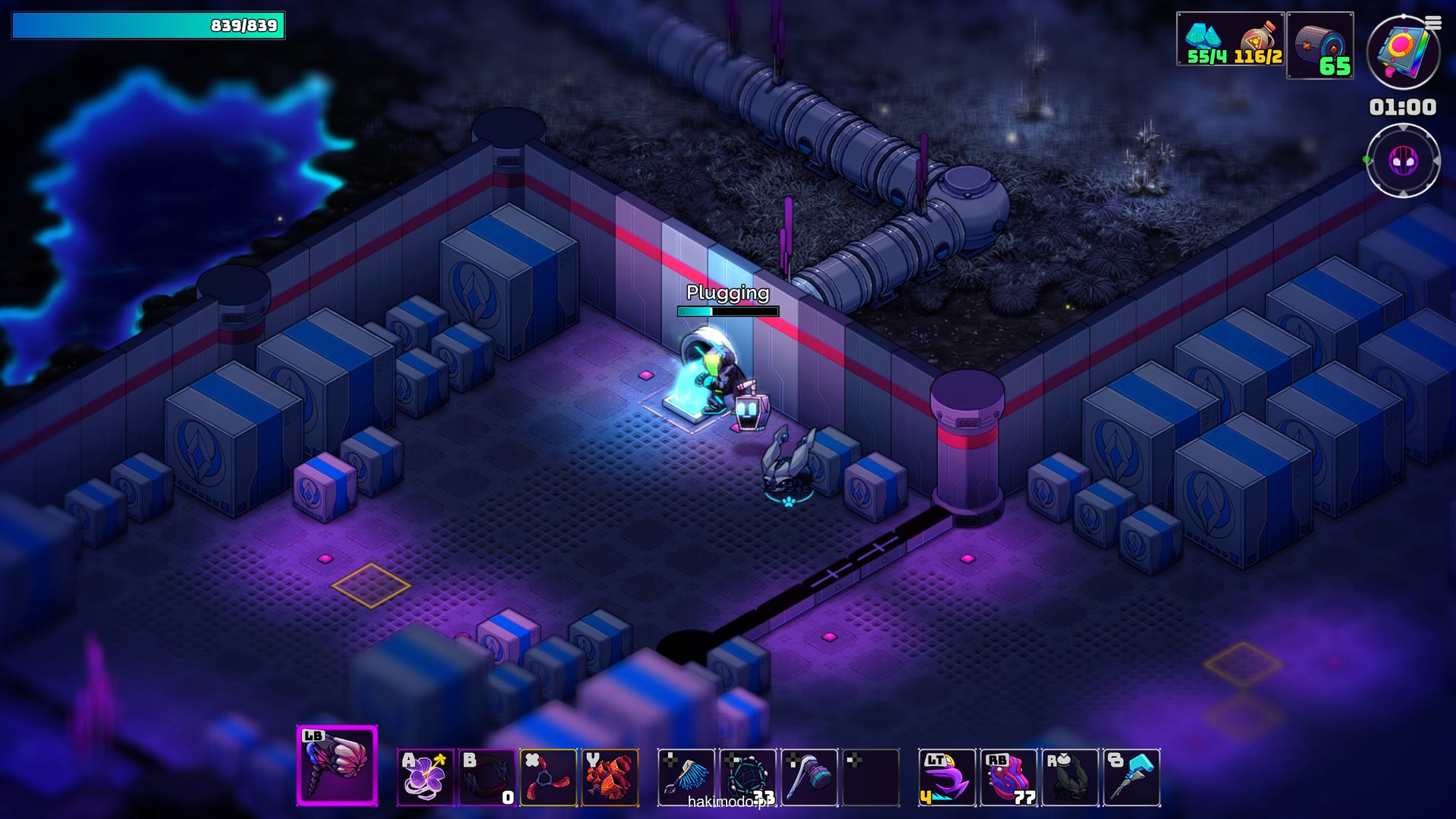Screen dimensions: 1456x819
Task: Use the purple flower ability
Action: click(425, 777)
